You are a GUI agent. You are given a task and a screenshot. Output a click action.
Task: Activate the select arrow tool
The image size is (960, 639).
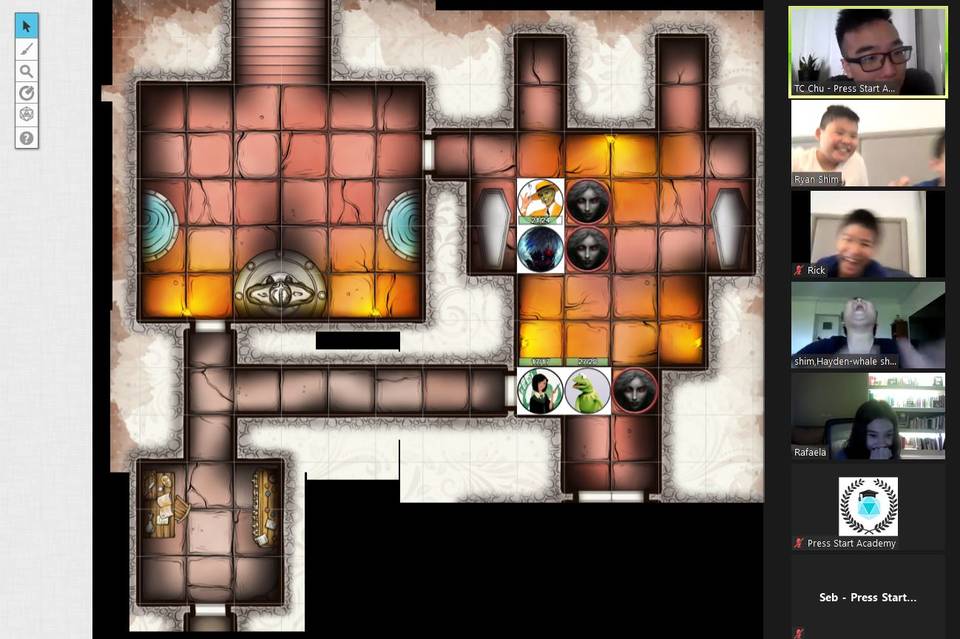pyautogui.click(x=27, y=26)
